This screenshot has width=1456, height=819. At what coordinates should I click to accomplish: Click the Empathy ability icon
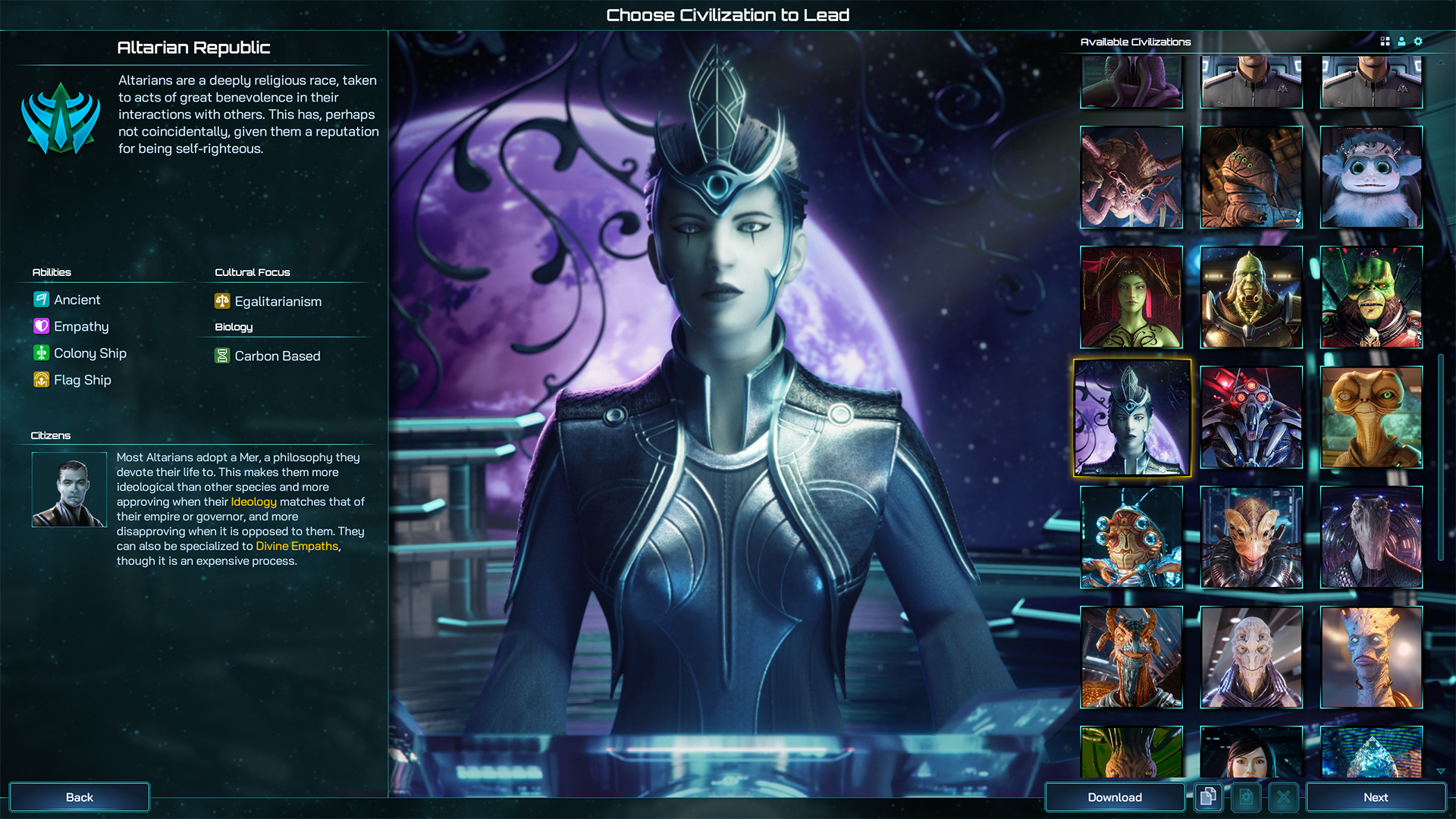point(42,326)
